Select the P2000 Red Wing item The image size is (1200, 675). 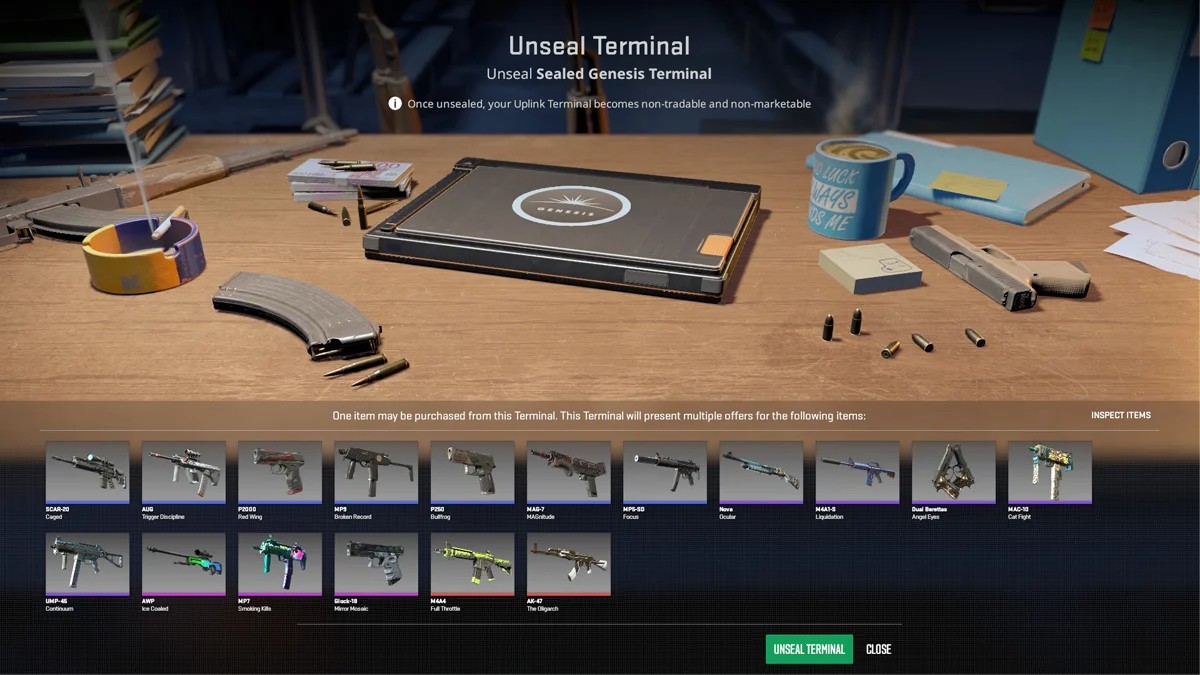(280, 471)
